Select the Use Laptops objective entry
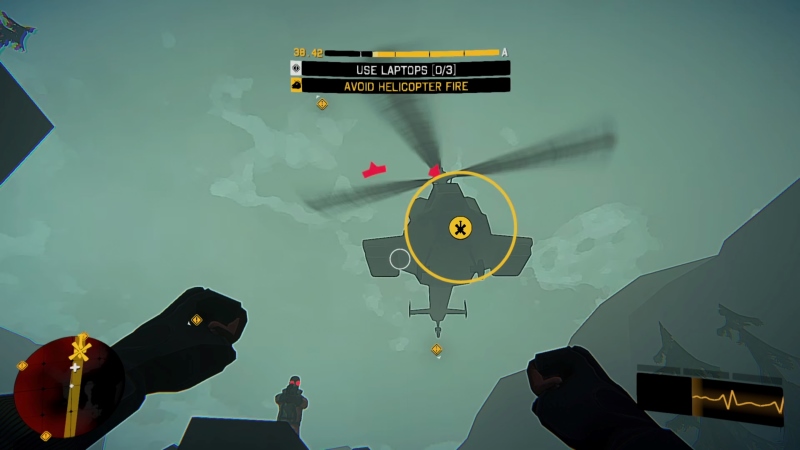Viewport: 800px width, 450px height. tap(406, 69)
